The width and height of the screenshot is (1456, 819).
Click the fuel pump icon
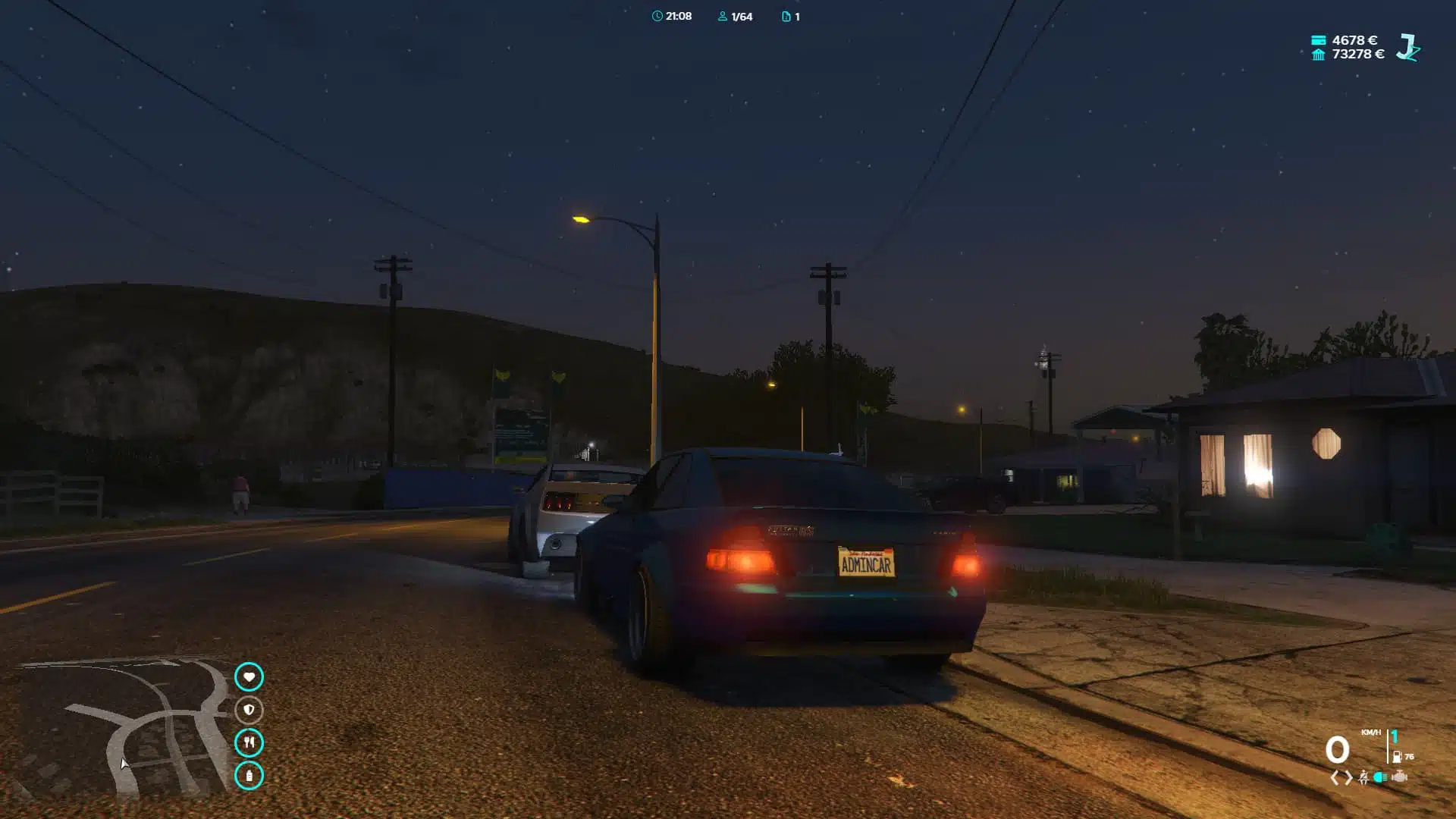[1397, 757]
